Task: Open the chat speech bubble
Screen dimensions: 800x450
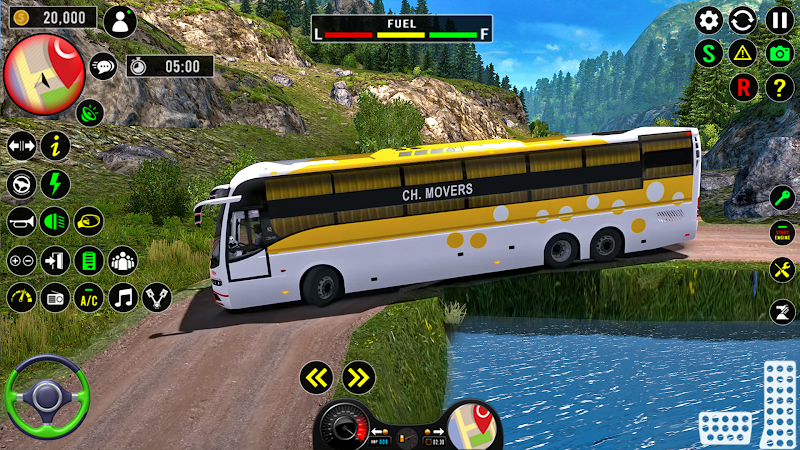Action: [103, 67]
